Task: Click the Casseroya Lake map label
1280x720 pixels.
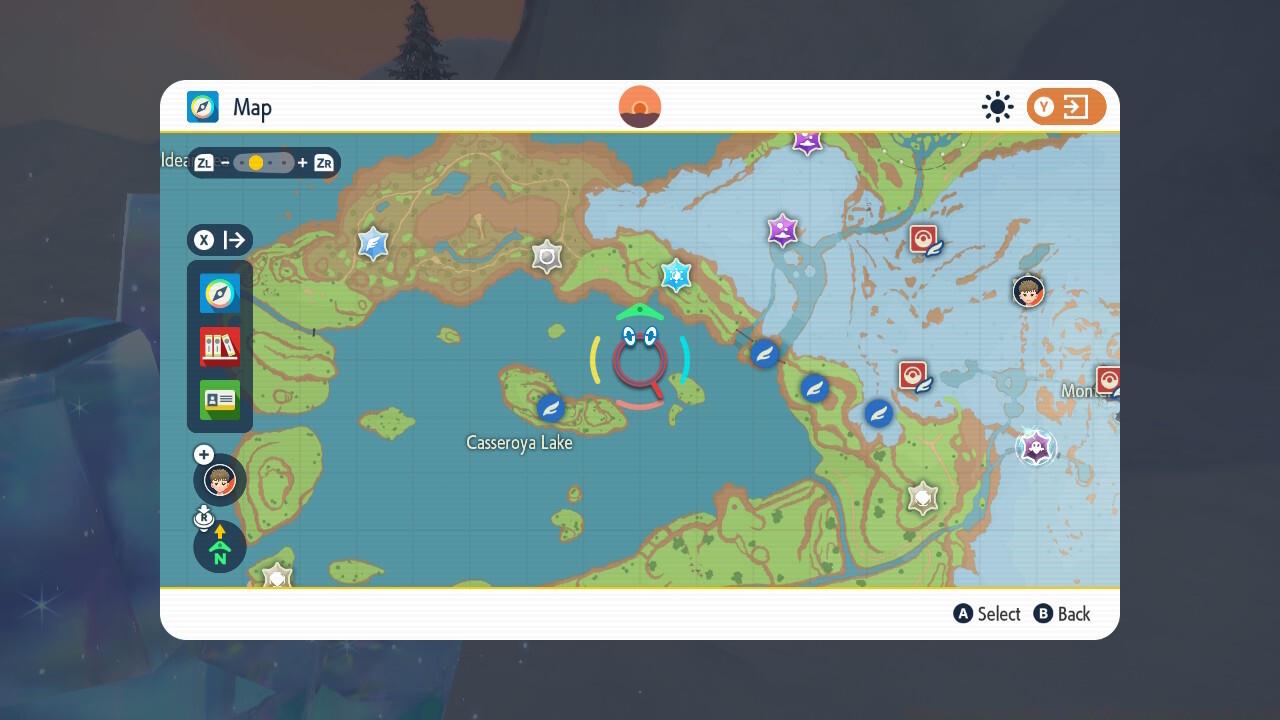Action: pos(519,442)
